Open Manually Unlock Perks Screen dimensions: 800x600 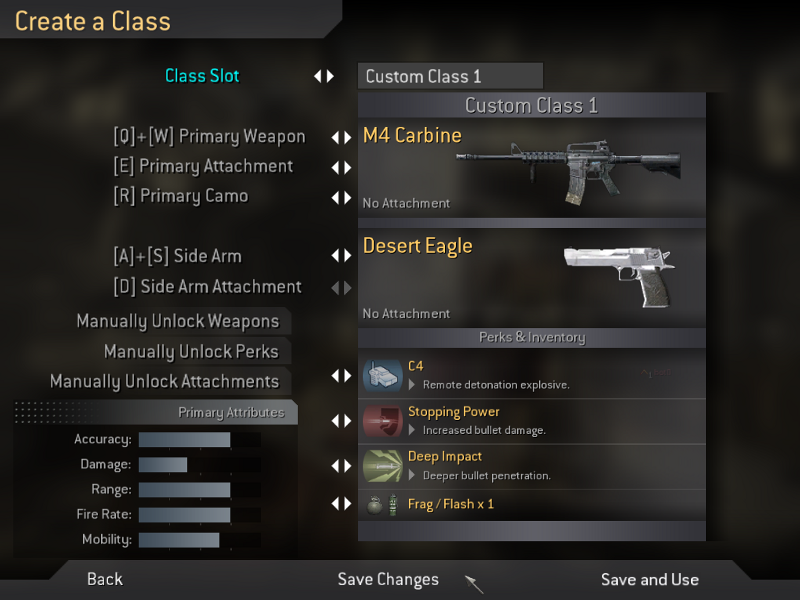[191, 351]
